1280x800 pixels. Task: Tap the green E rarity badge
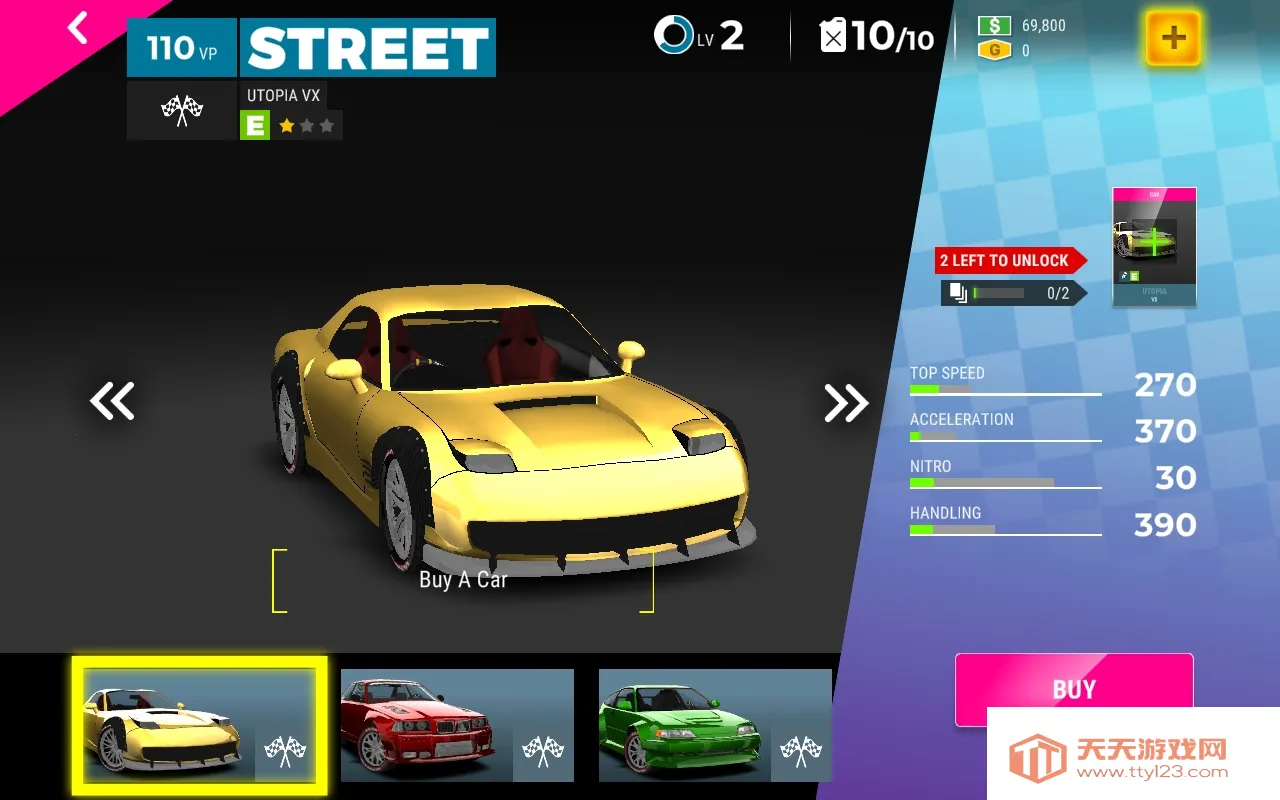[256, 125]
